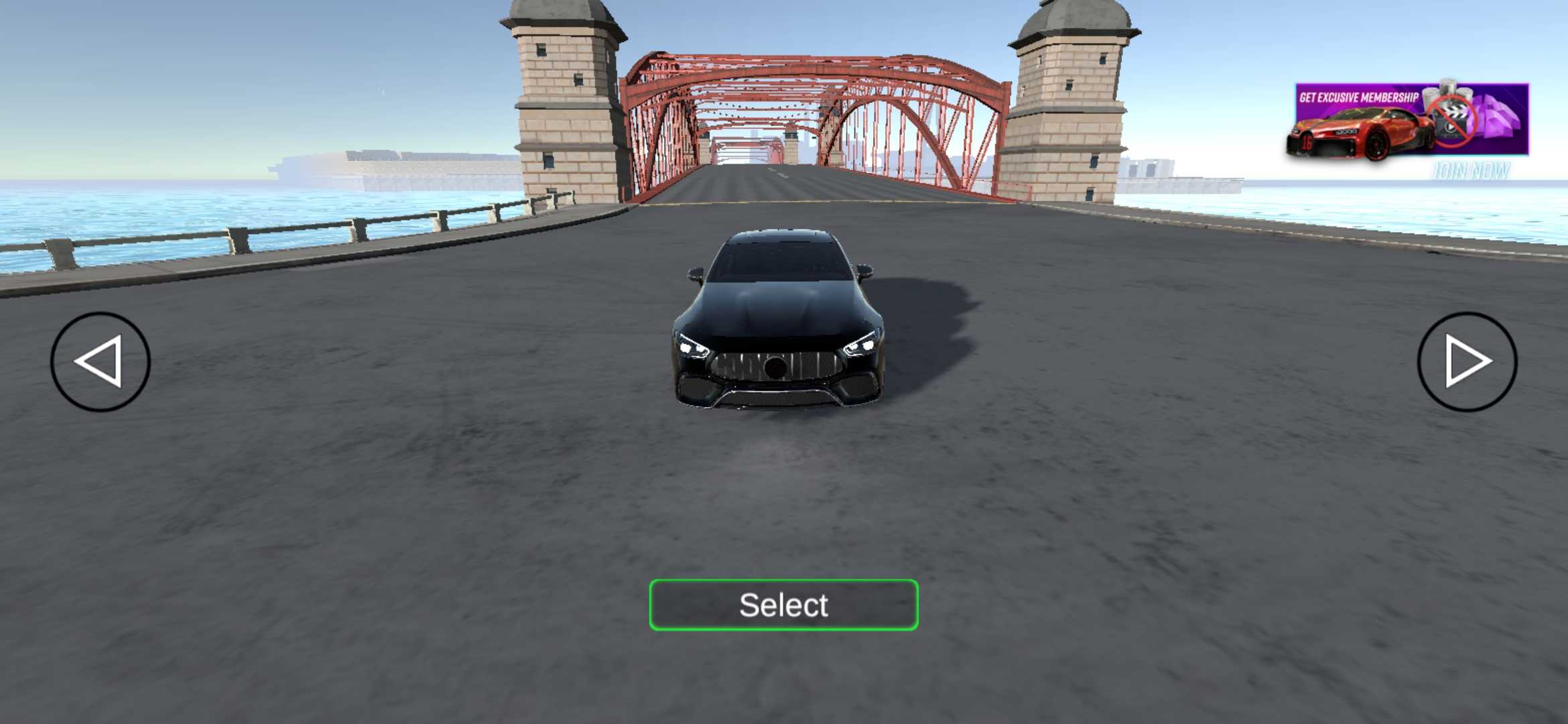1568x724 pixels.
Task: Show the previous car with the left arrow
Action: 101,361
